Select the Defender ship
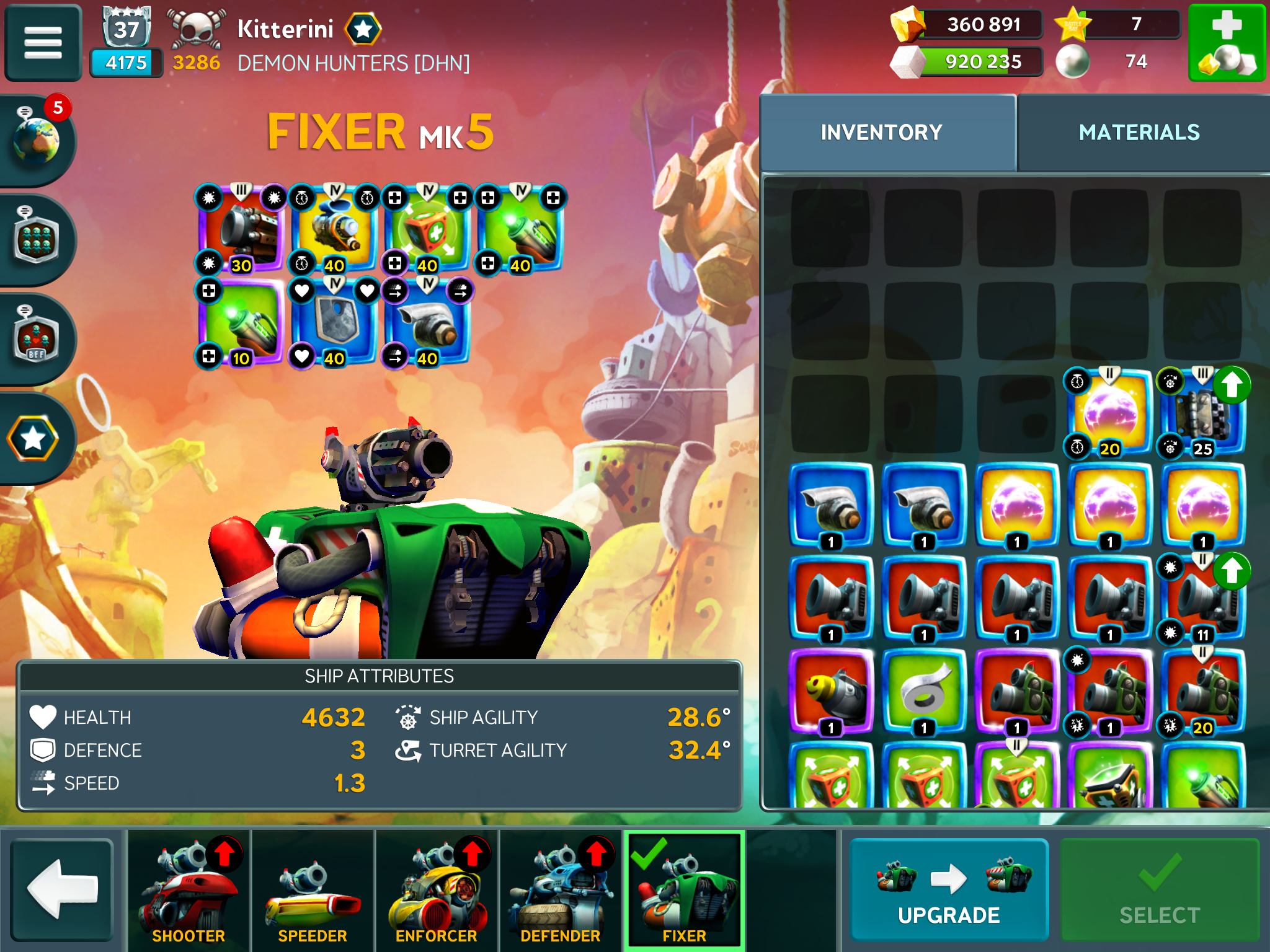1270x952 pixels. coord(561,890)
